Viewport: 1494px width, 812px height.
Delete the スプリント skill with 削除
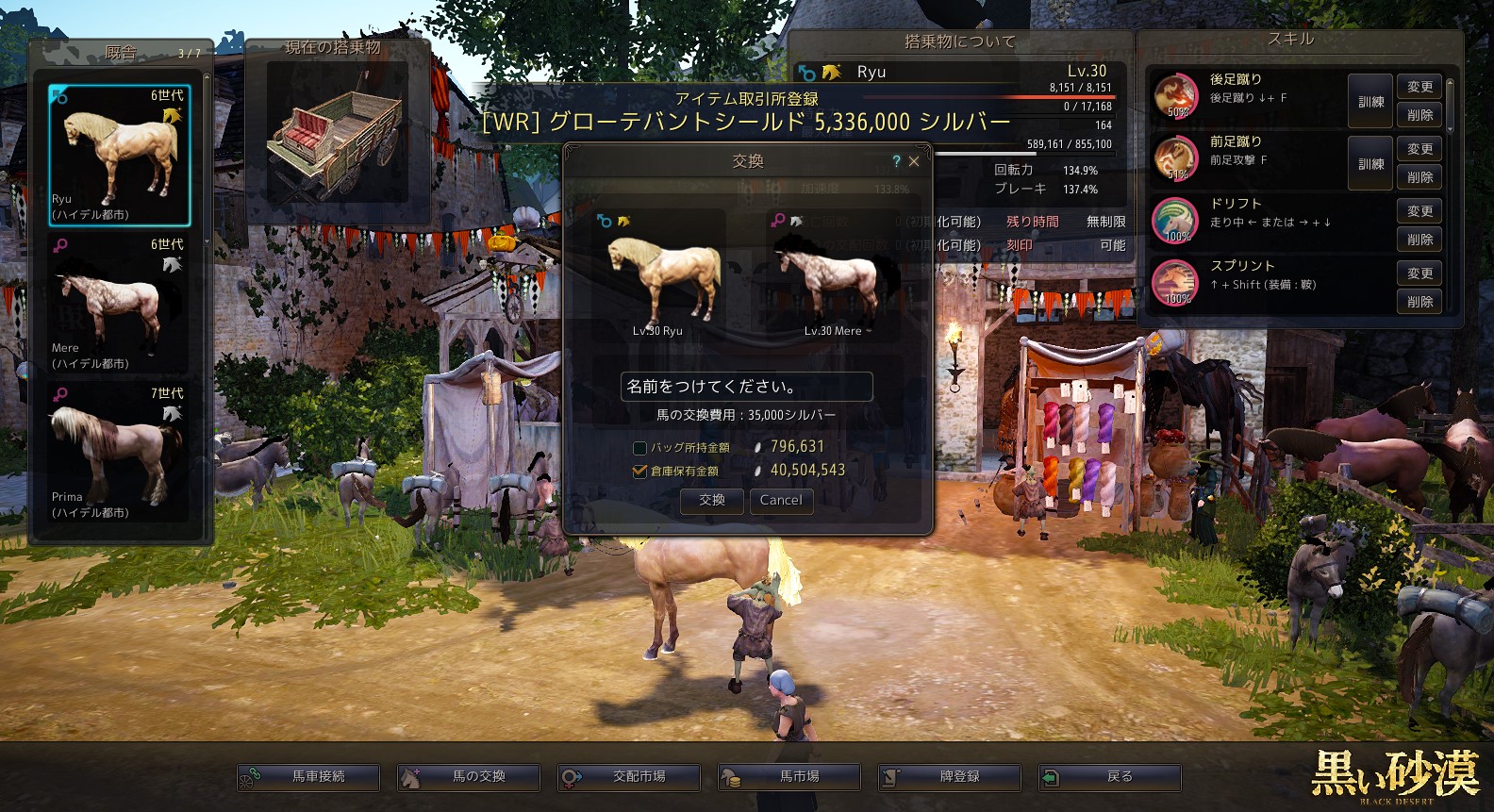[x=1419, y=302]
